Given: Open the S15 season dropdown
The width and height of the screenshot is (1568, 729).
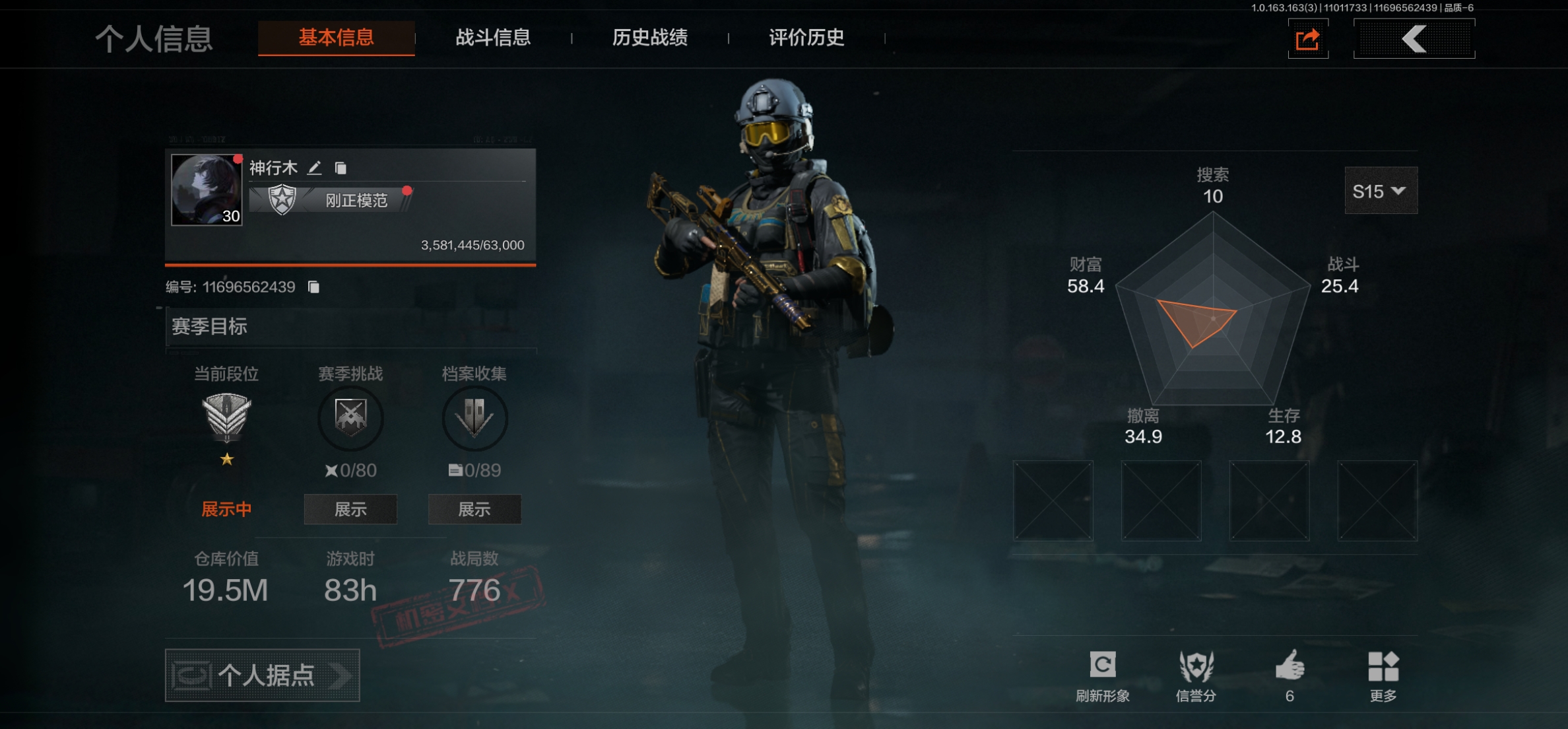Looking at the screenshot, I should coord(1380,191).
